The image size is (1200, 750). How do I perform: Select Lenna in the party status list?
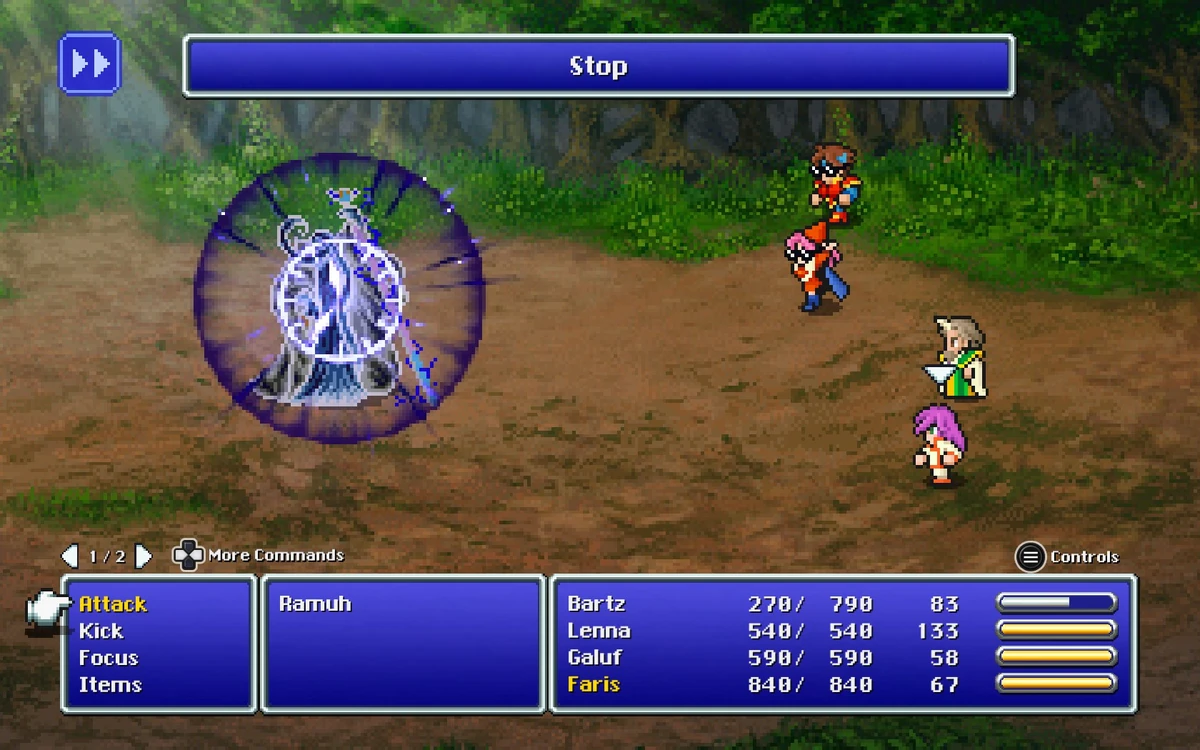click(599, 631)
